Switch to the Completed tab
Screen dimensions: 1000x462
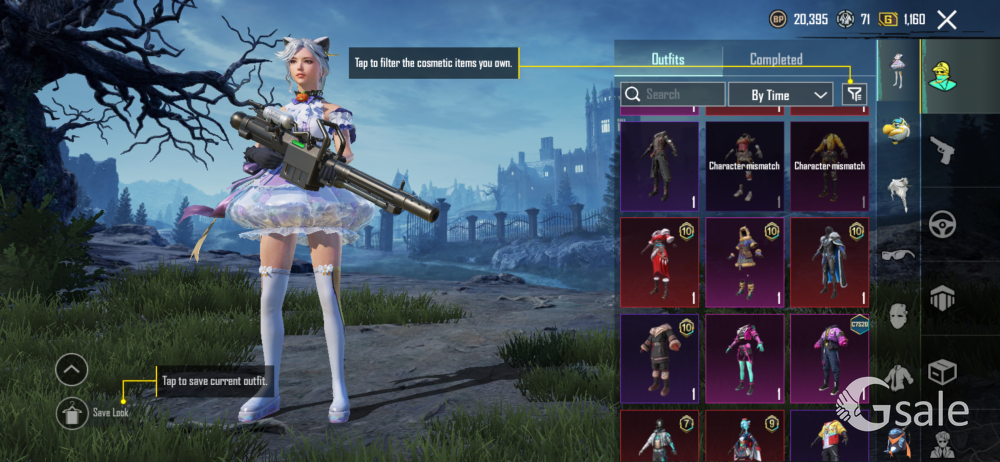pyautogui.click(x=776, y=59)
